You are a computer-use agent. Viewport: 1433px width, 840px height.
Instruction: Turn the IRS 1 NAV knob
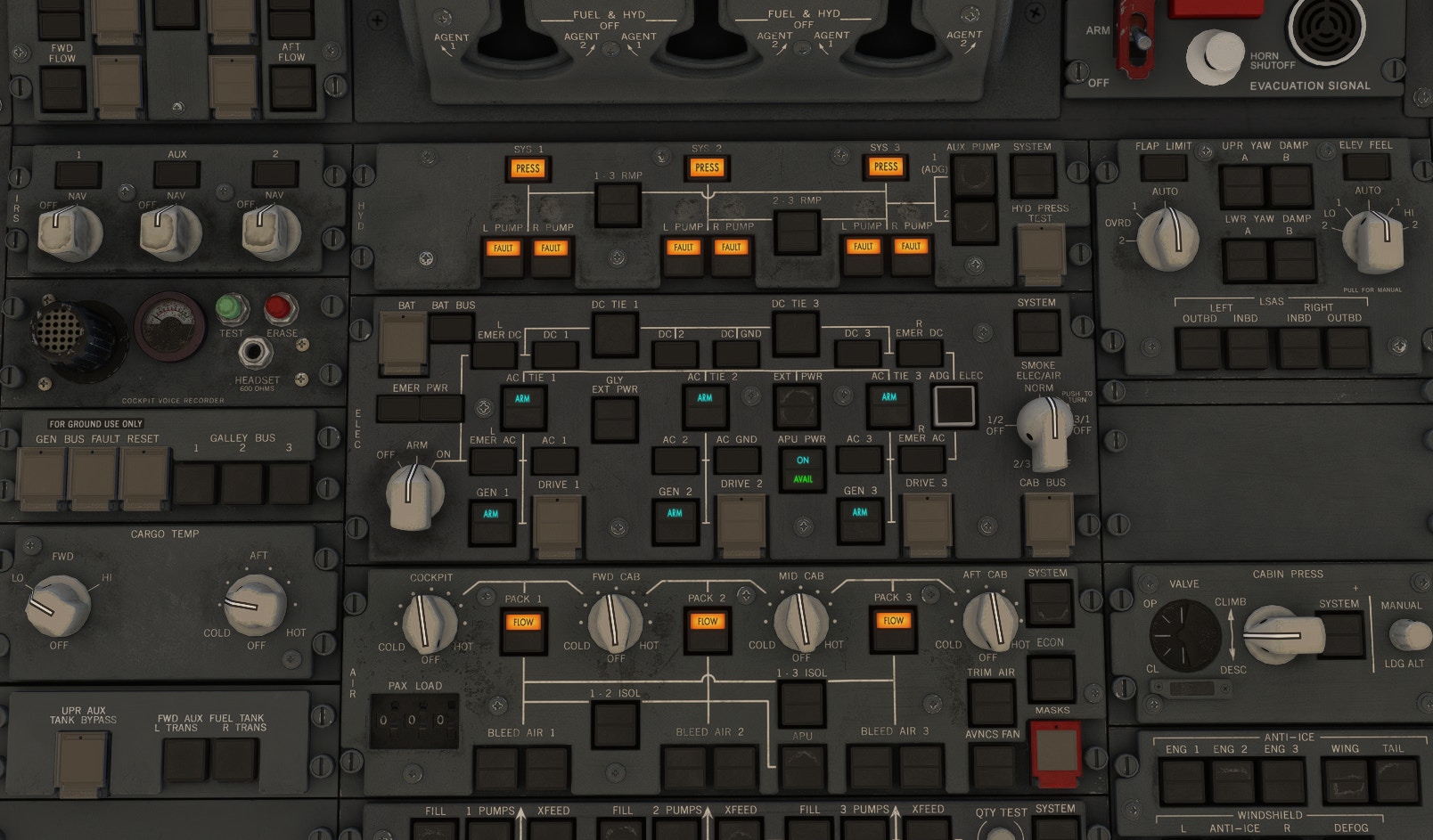[70, 232]
